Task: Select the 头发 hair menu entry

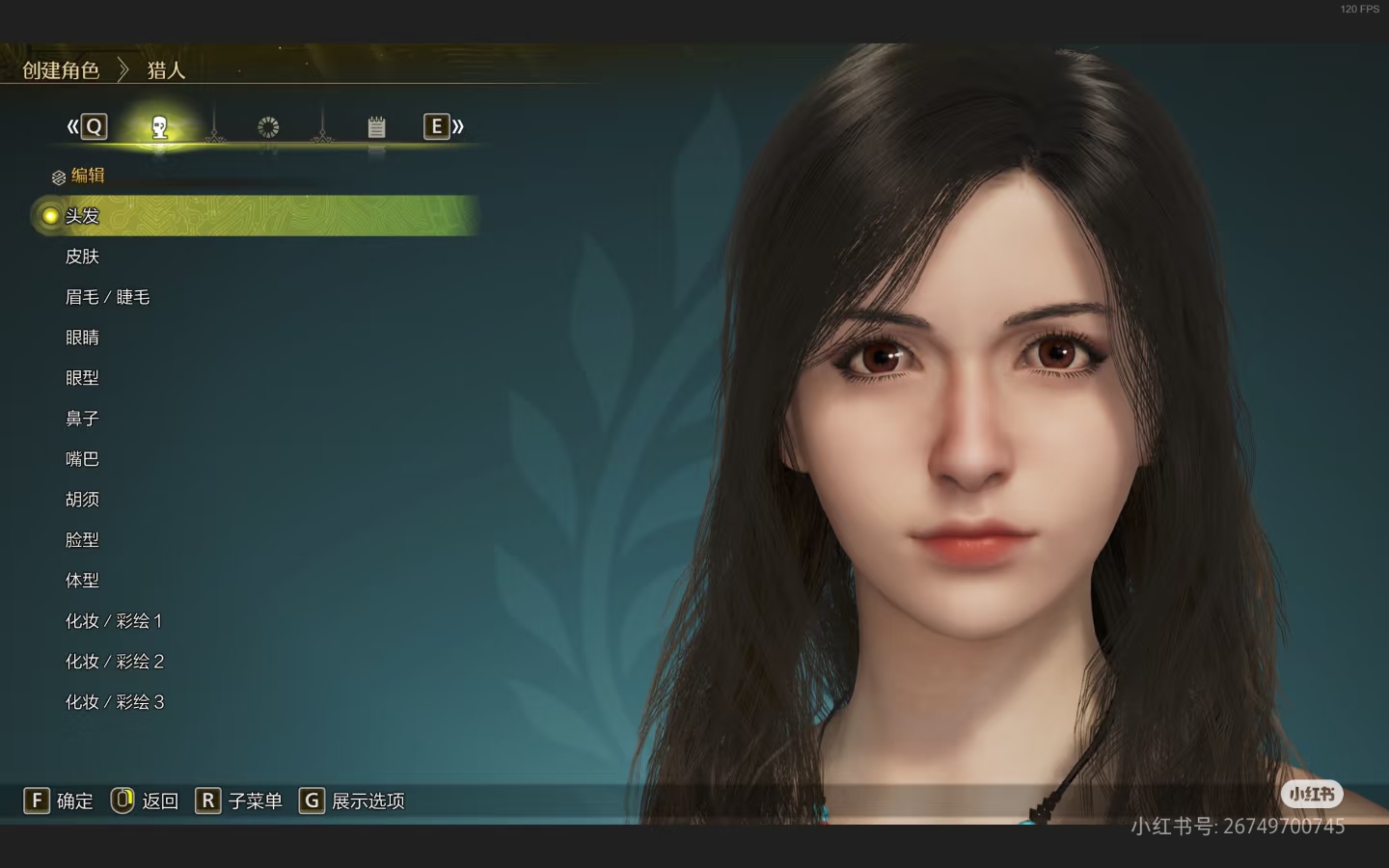Action: click(x=83, y=216)
